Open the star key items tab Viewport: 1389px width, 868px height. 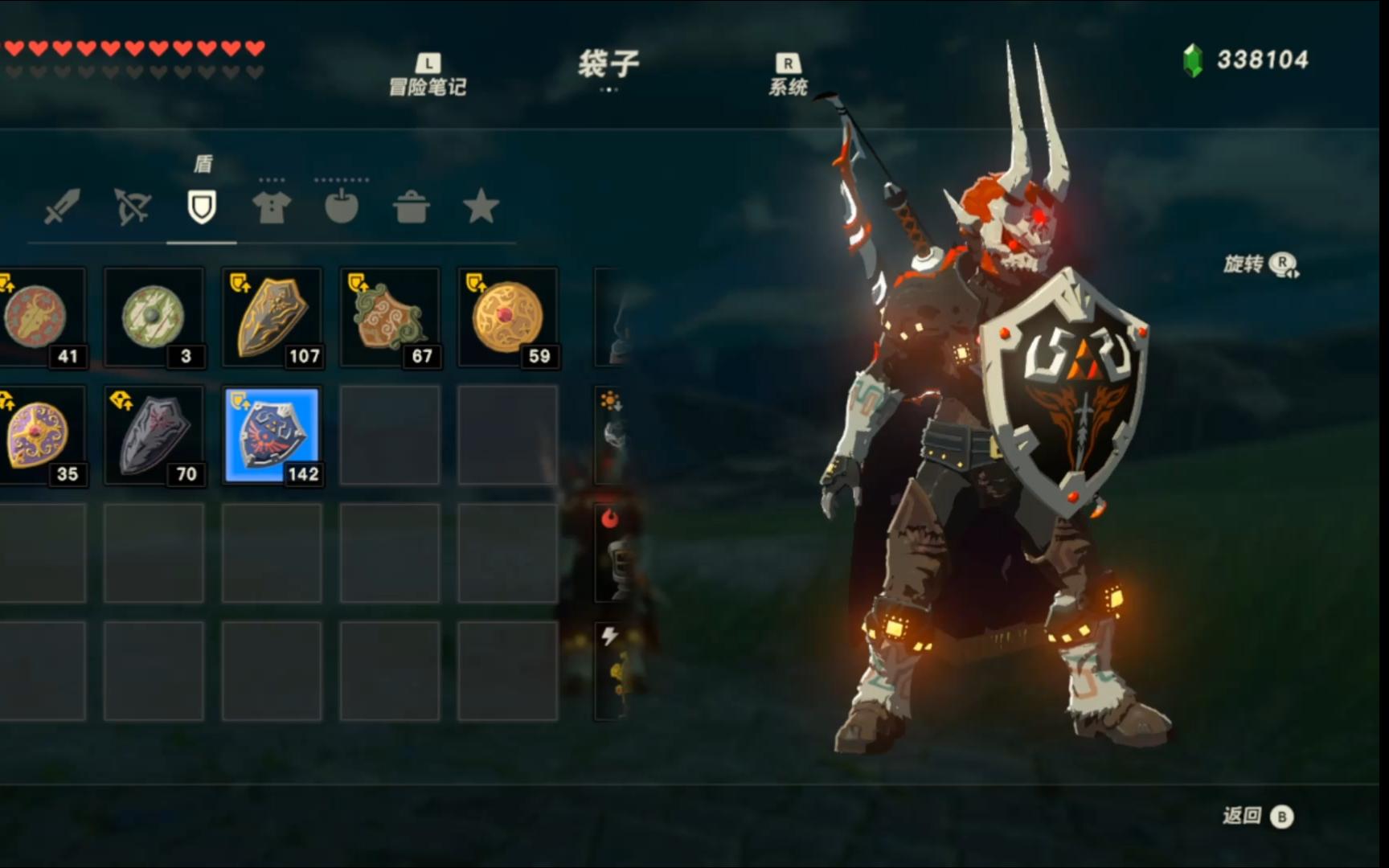click(x=481, y=207)
